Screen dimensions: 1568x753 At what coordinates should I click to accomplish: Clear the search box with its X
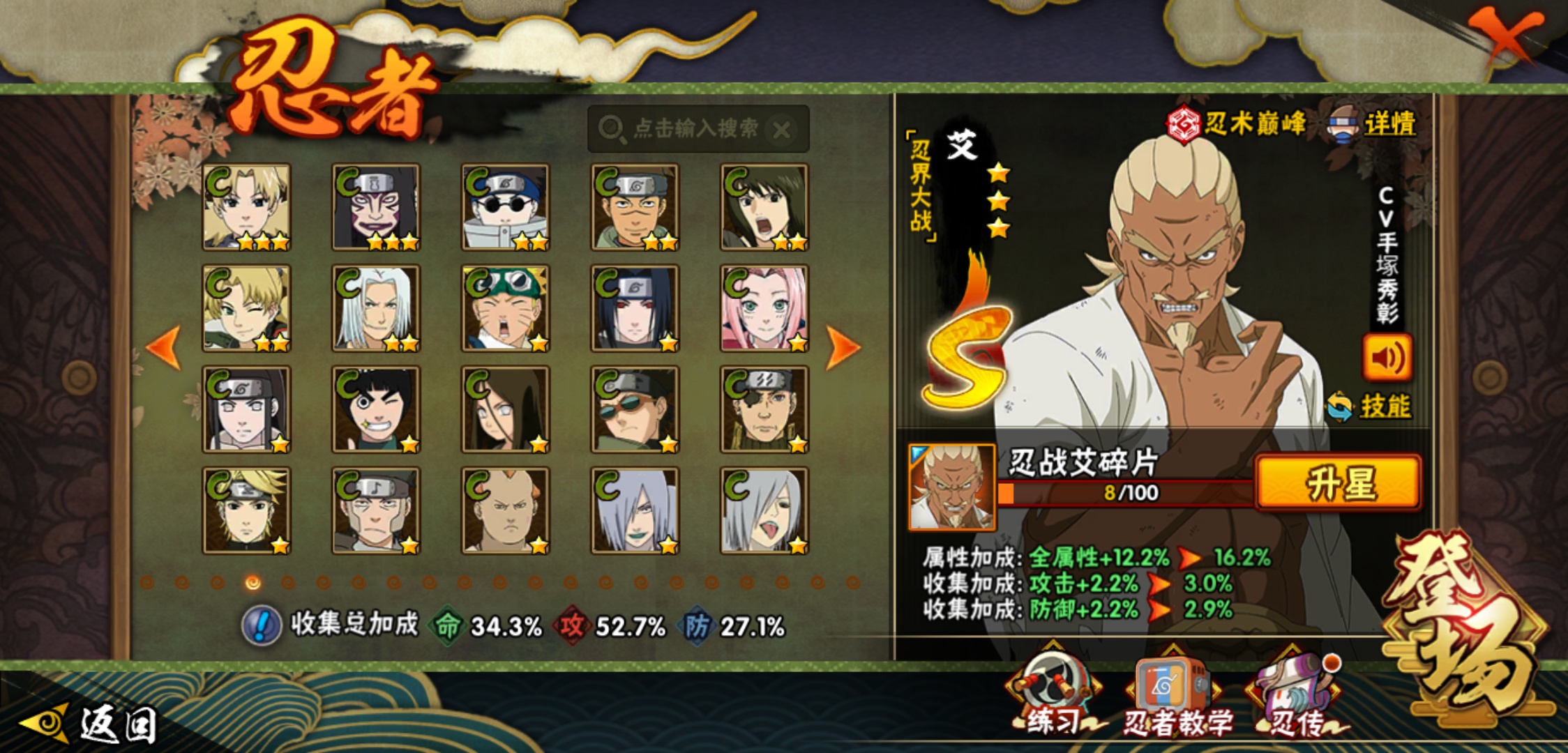click(x=783, y=130)
